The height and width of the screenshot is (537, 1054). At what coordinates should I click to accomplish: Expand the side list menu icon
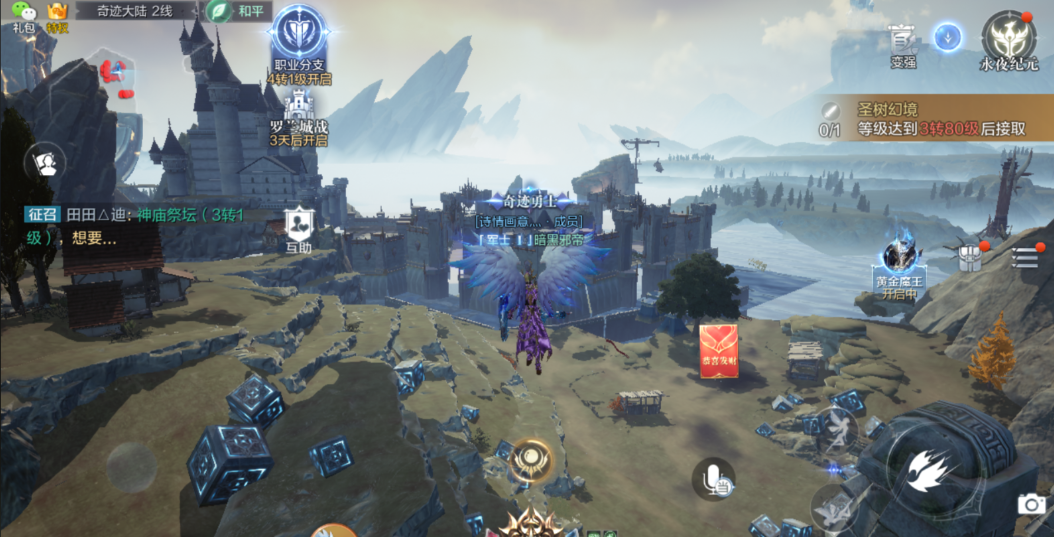(x=1024, y=257)
